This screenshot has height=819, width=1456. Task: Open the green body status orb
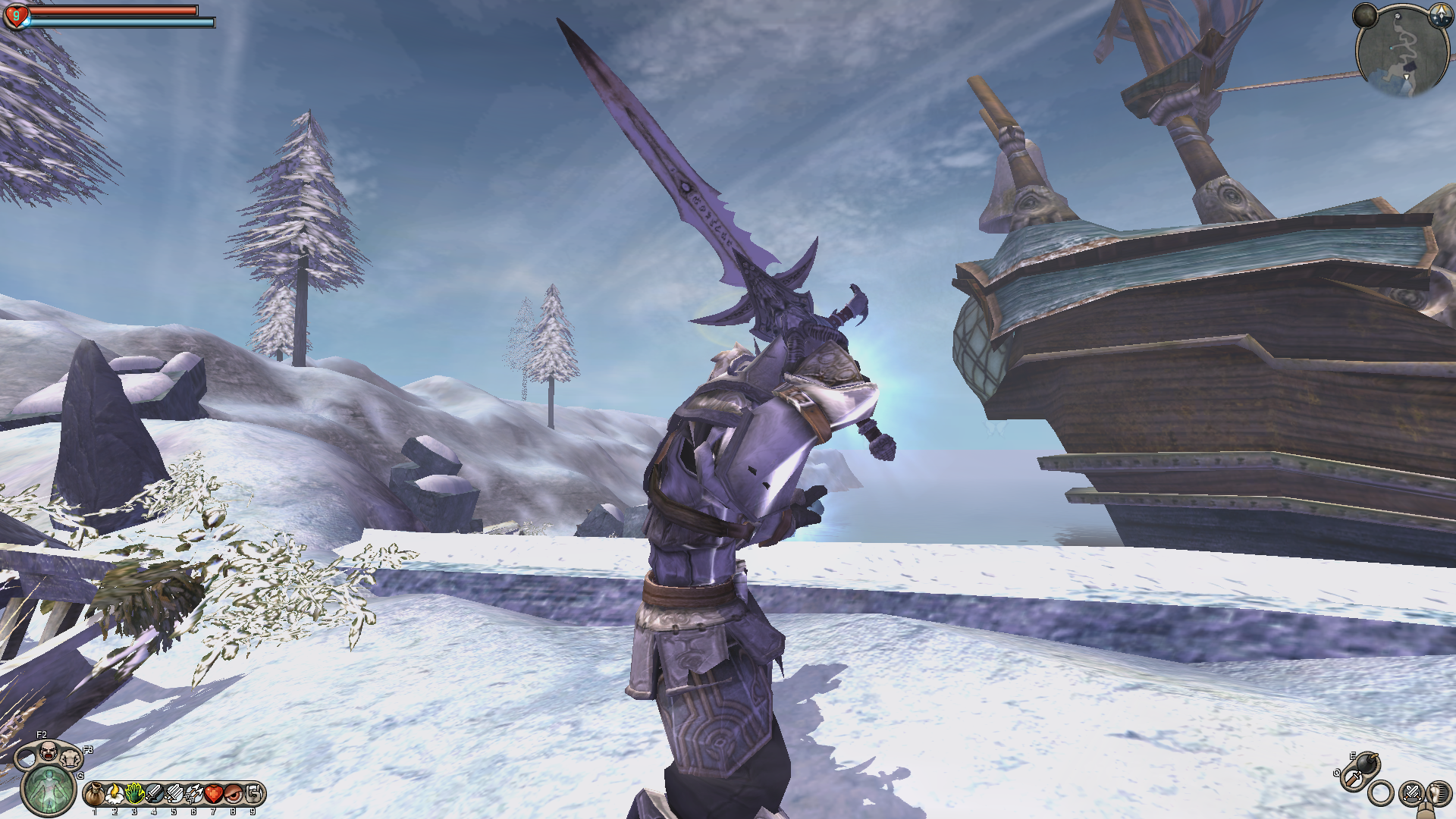click(48, 789)
